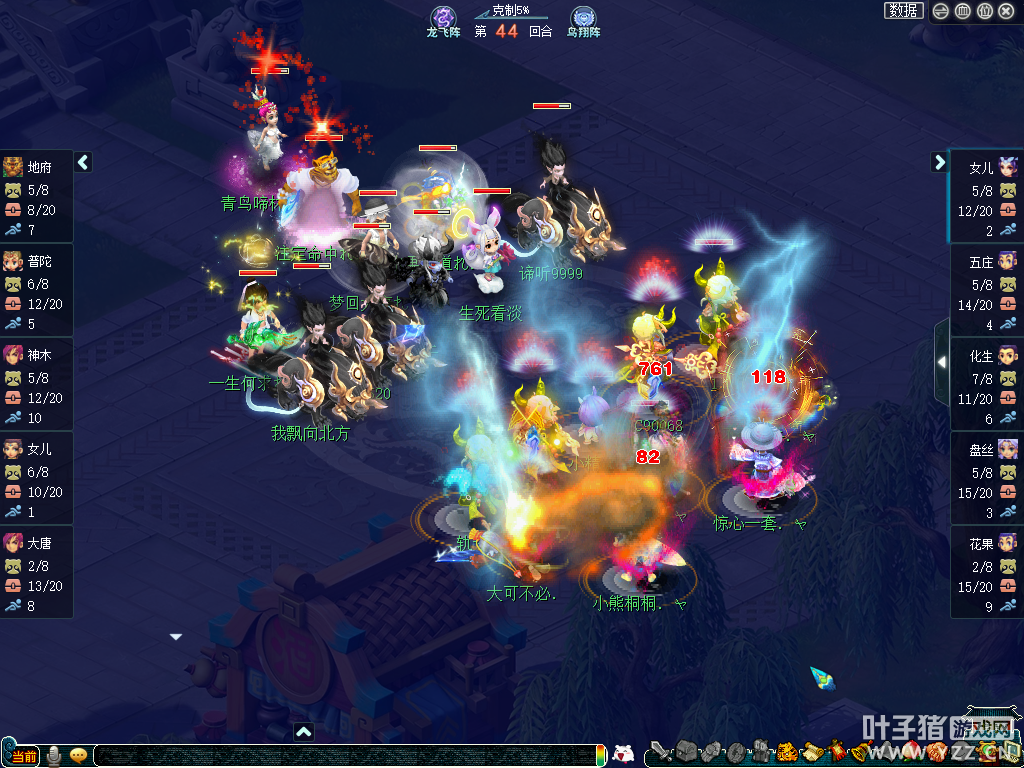Toggle the microphone voice chat icon
This screenshot has height=768, width=1024.
click(53, 756)
